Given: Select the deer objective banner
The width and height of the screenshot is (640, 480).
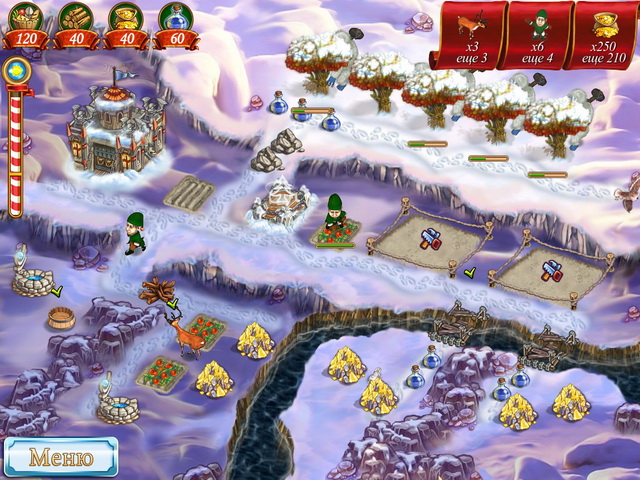Looking at the screenshot, I should tap(468, 34).
